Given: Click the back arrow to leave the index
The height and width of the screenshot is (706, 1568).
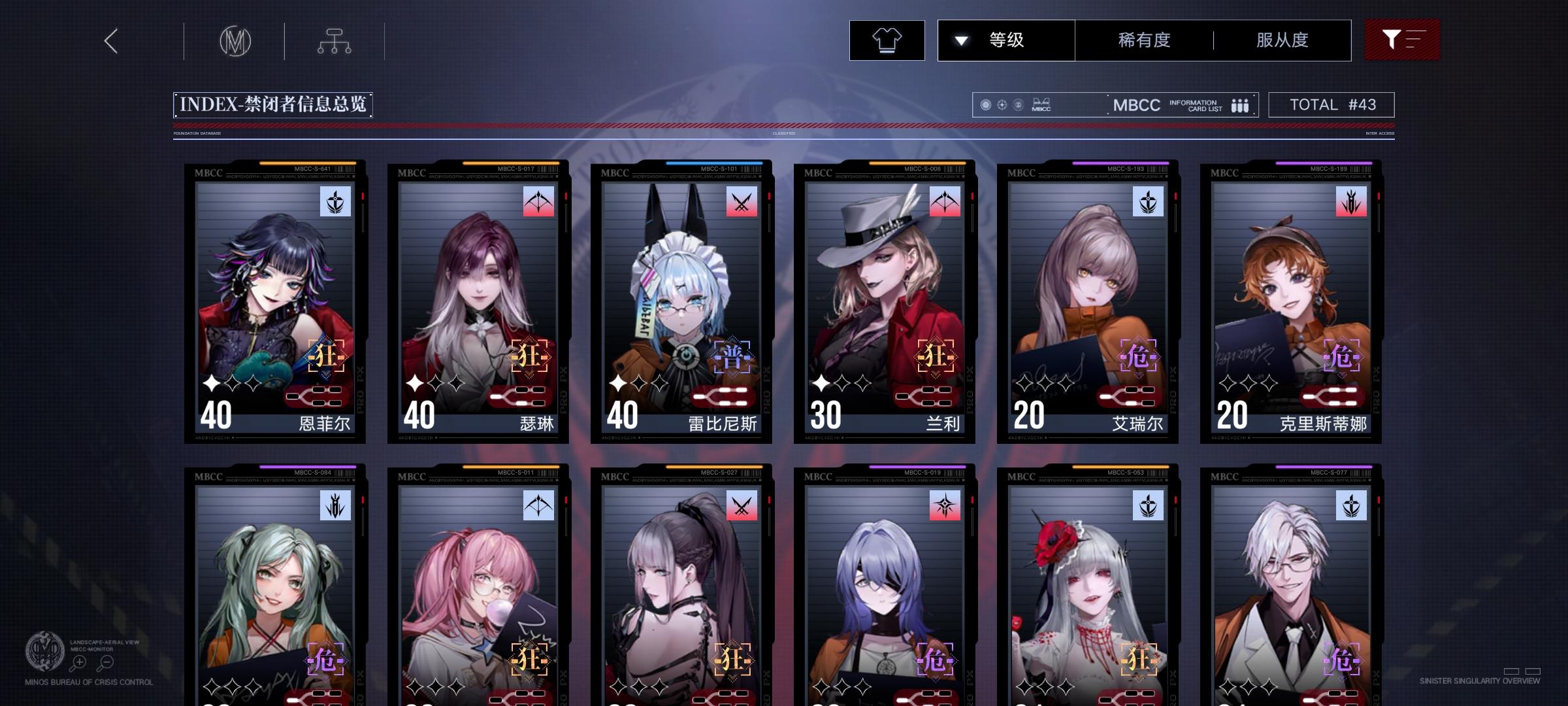Looking at the screenshot, I should click(110, 40).
